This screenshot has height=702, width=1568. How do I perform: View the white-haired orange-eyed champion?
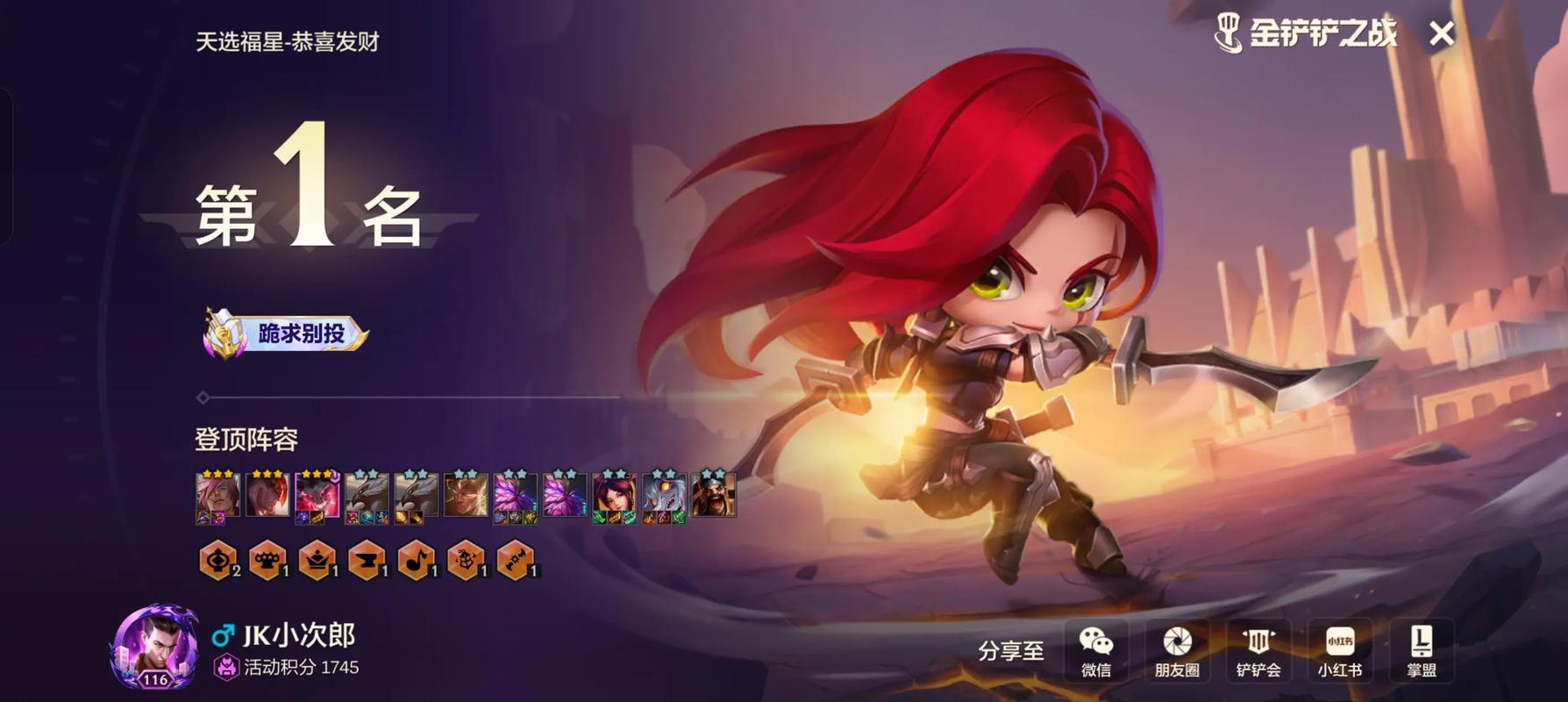point(664,496)
